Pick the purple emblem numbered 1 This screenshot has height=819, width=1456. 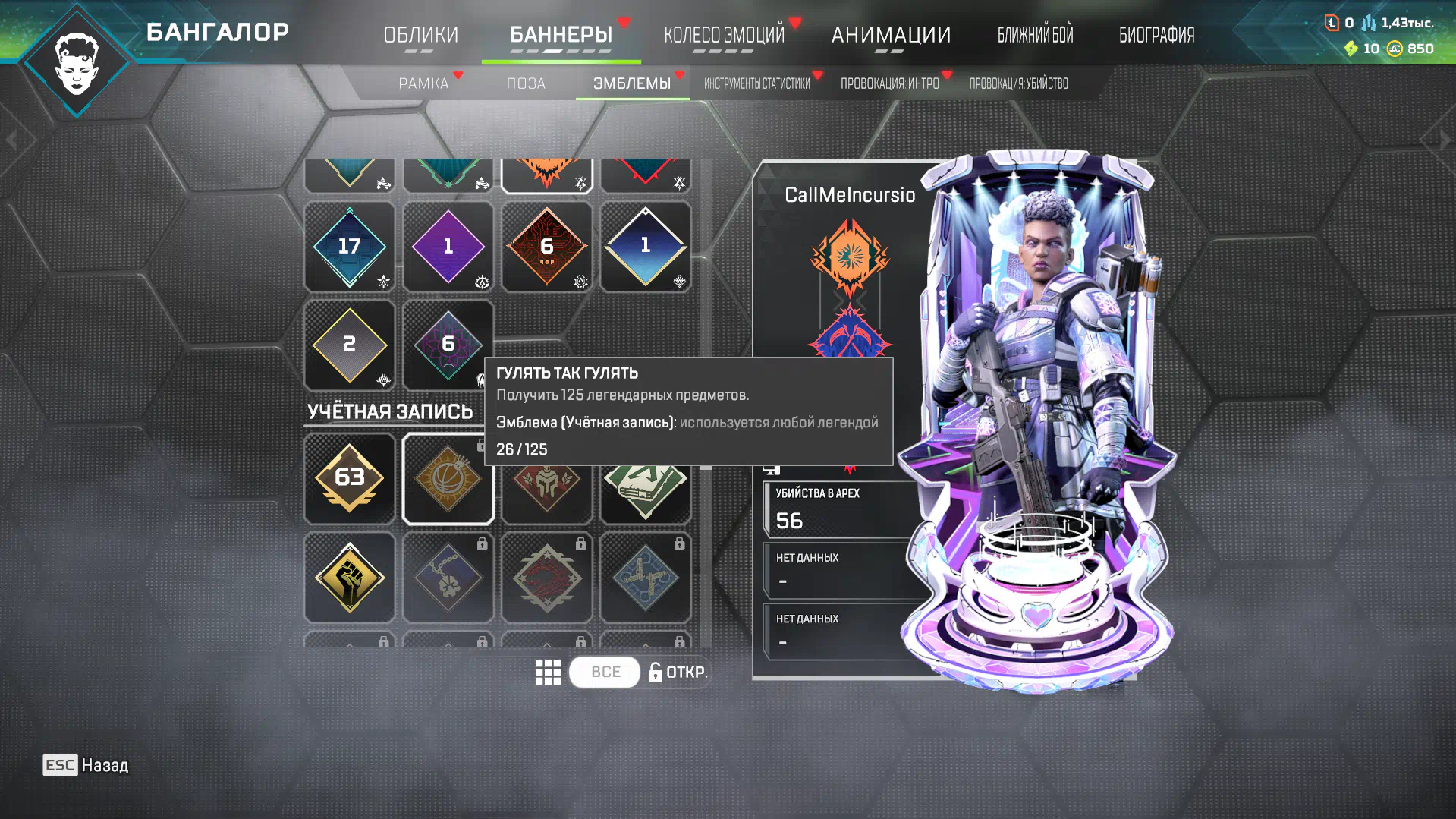pyautogui.click(x=448, y=247)
